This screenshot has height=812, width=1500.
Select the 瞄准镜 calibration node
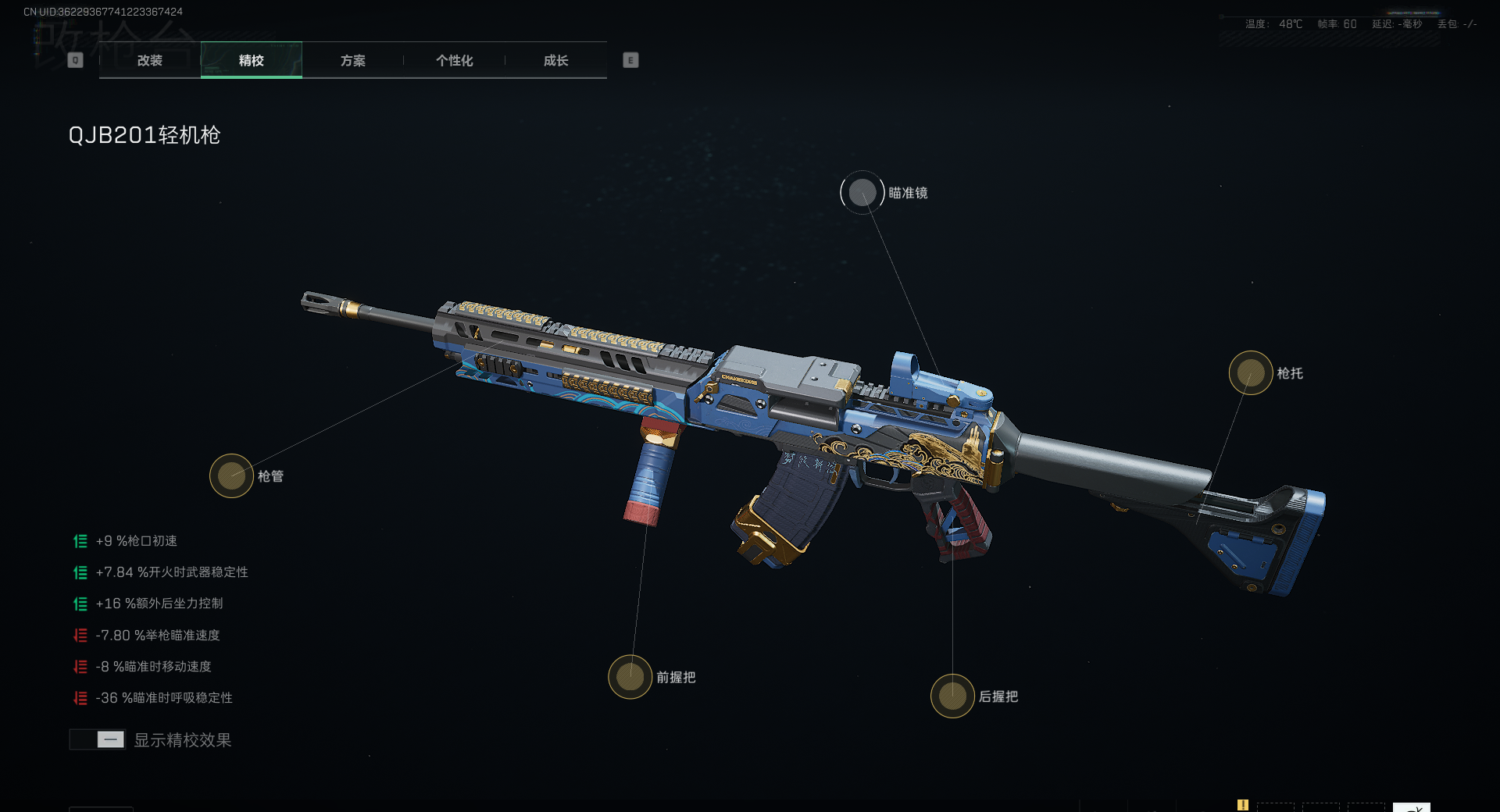click(x=862, y=193)
